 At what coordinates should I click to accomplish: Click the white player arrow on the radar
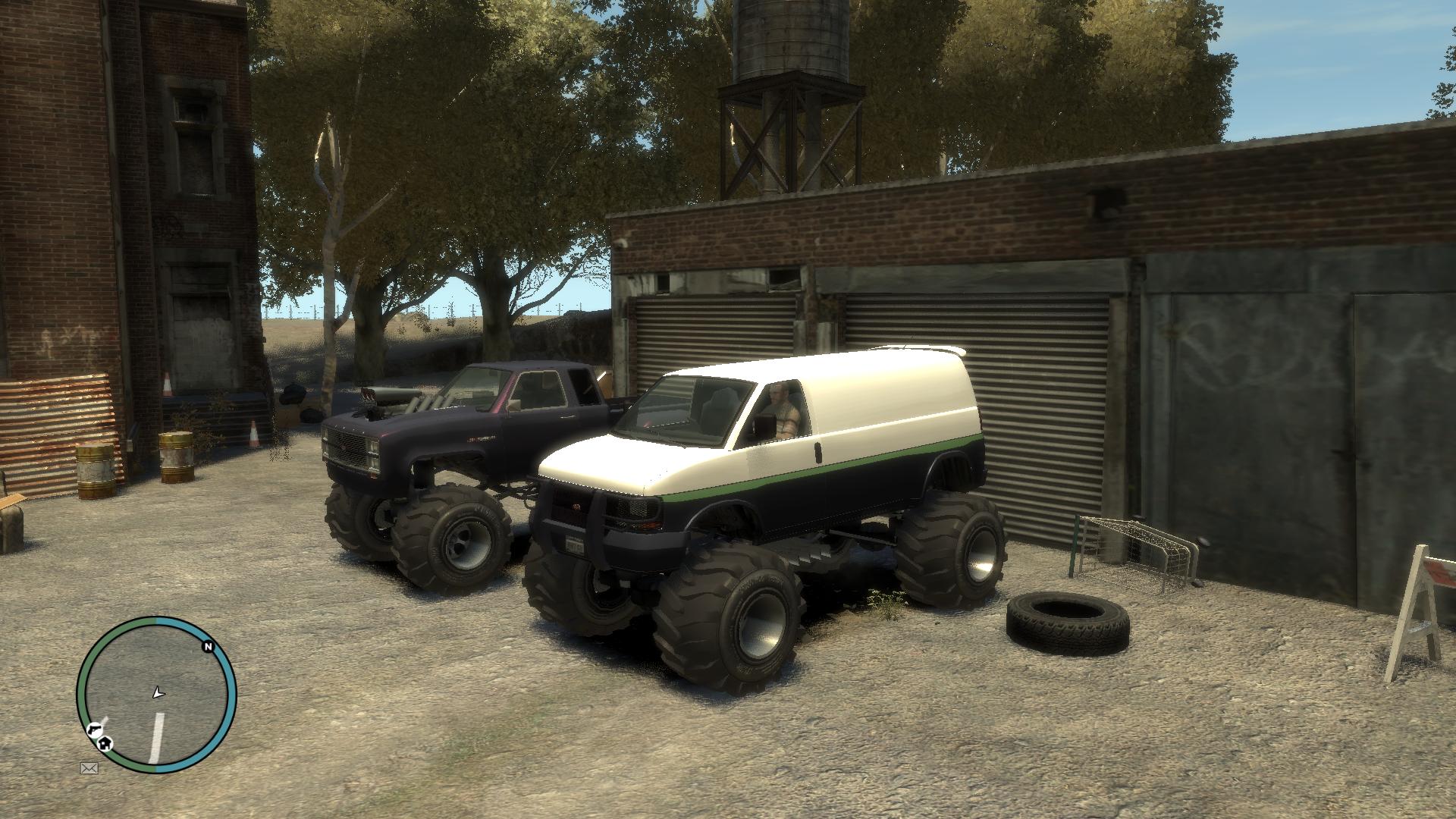[x=158, y=692]
